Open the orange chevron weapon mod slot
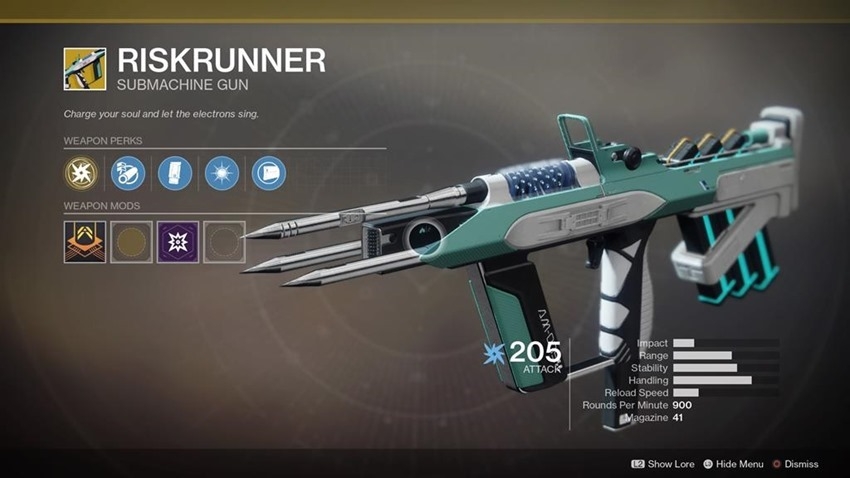 click(84, 242)
